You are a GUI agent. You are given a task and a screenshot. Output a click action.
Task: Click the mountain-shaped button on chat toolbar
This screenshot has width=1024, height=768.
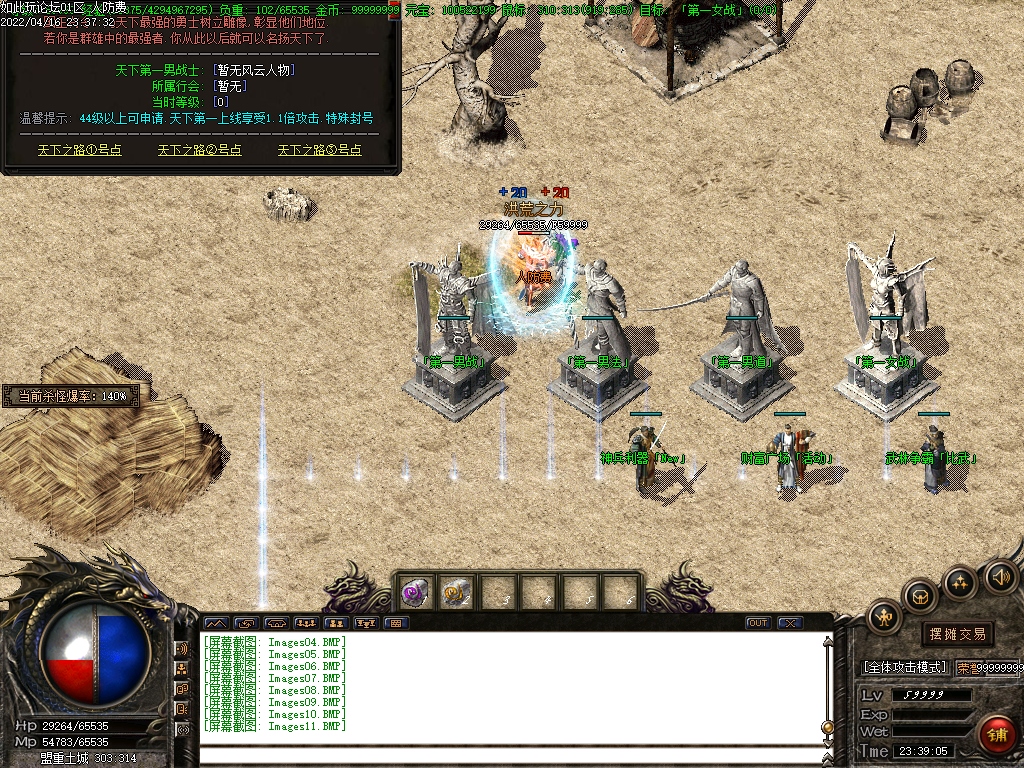pos(216,623)
